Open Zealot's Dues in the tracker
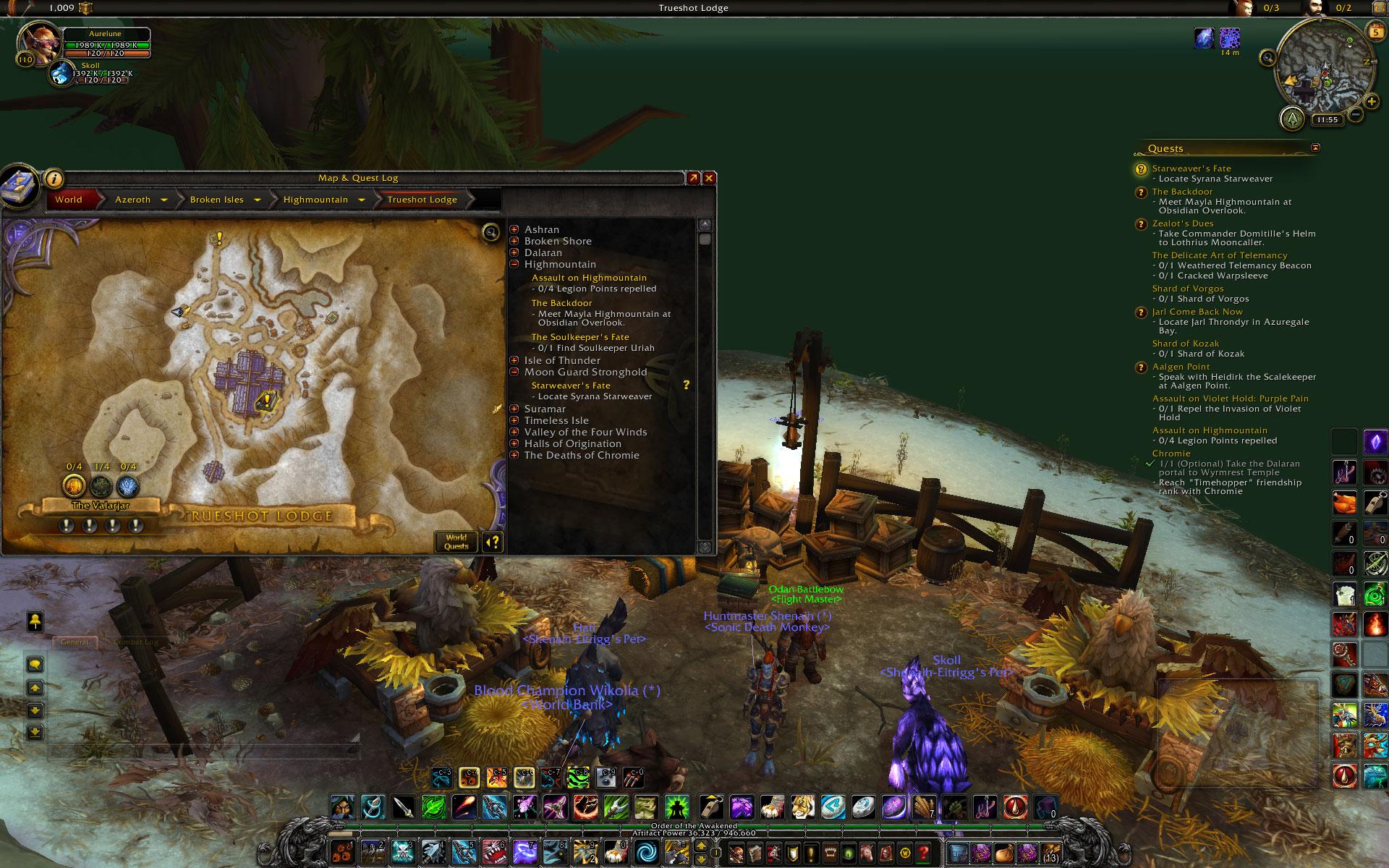Viewport: 1389px width, 868px height. pyautogui.click(x=1183, y=224)
